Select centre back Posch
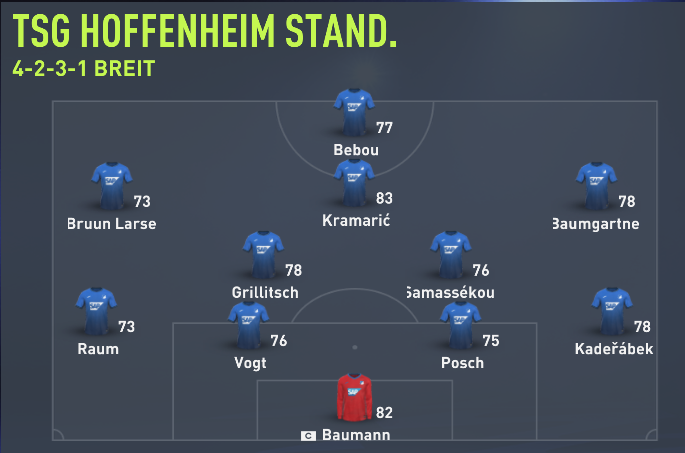The height and width of the screenshot is (453, 685). (461, 326)
